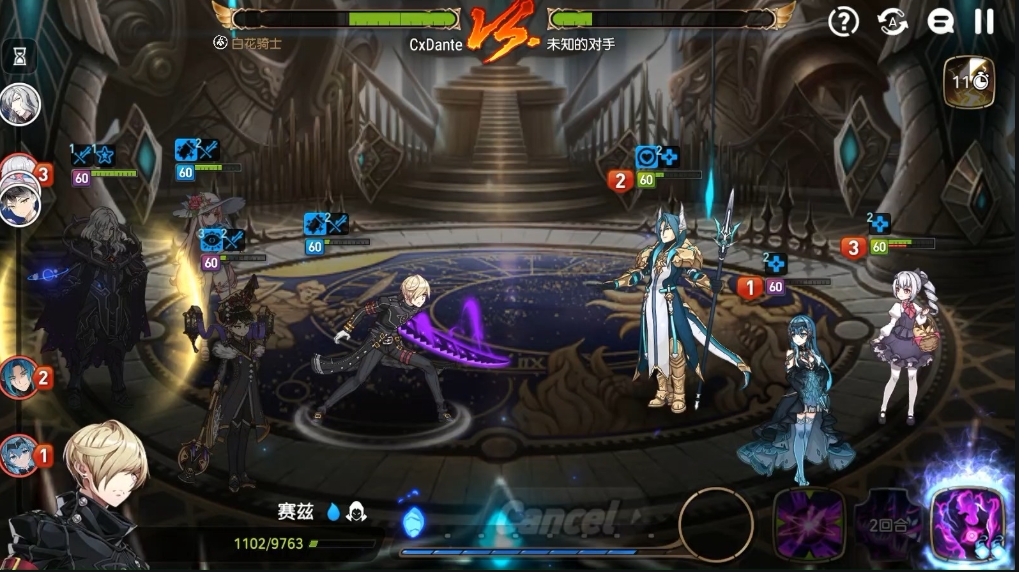
Task: Open the question mark help
Action: [x=845, y=22]
